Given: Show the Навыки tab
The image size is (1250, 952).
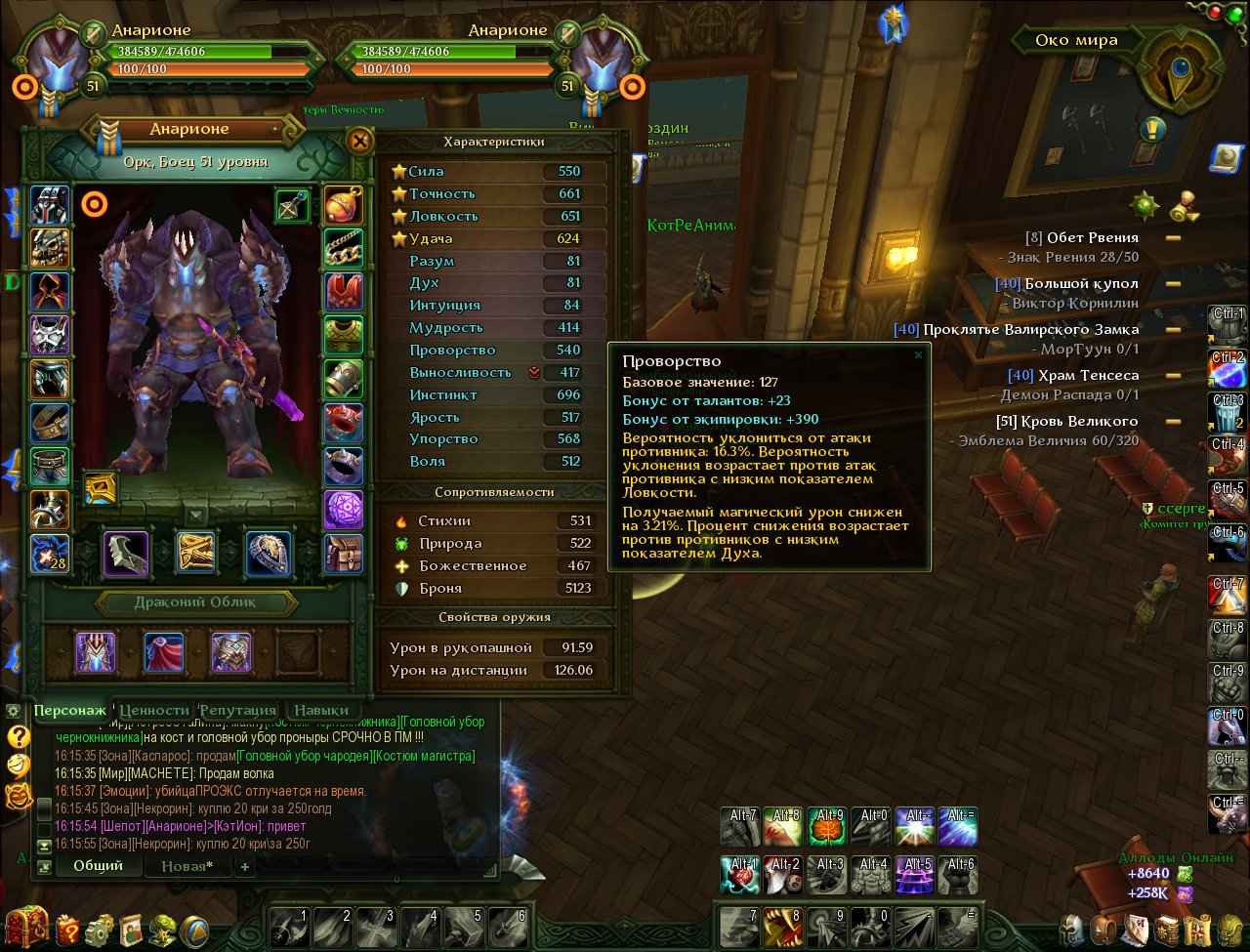Looking at the screenshot, I should click(320, 710).
